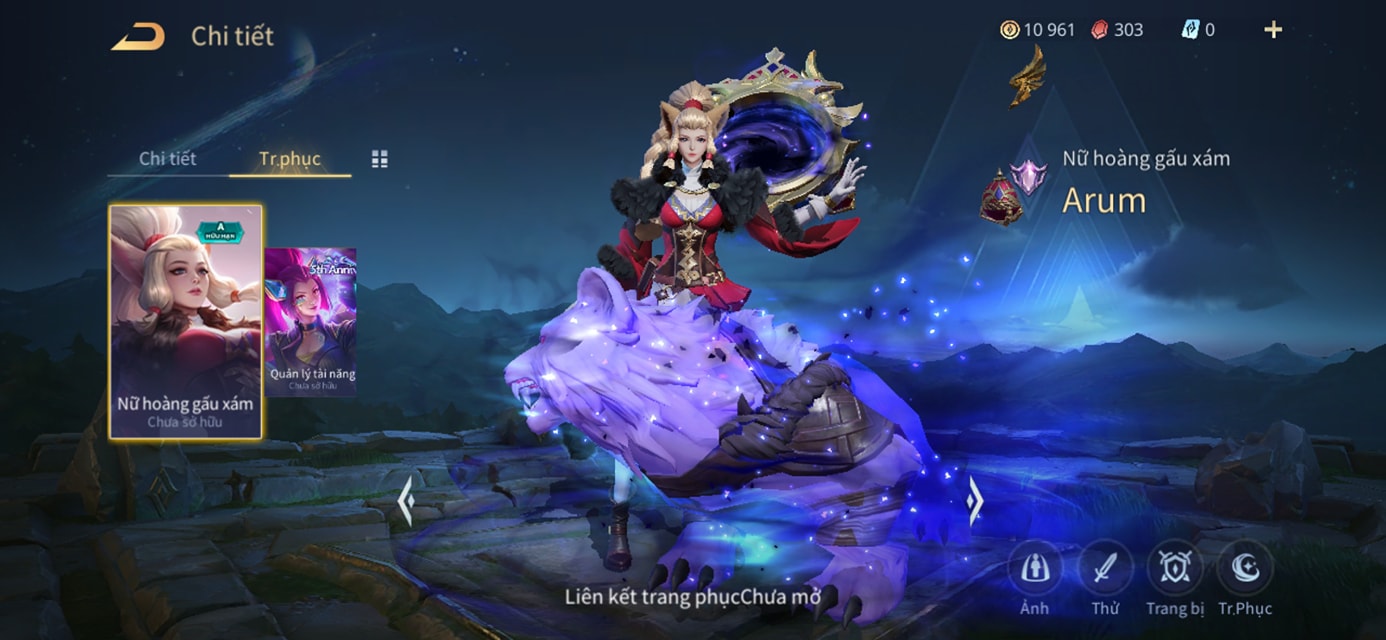Tap the blue voucher currency icon
Screen dimensions: 1386x640
(x=1190, y=30)
